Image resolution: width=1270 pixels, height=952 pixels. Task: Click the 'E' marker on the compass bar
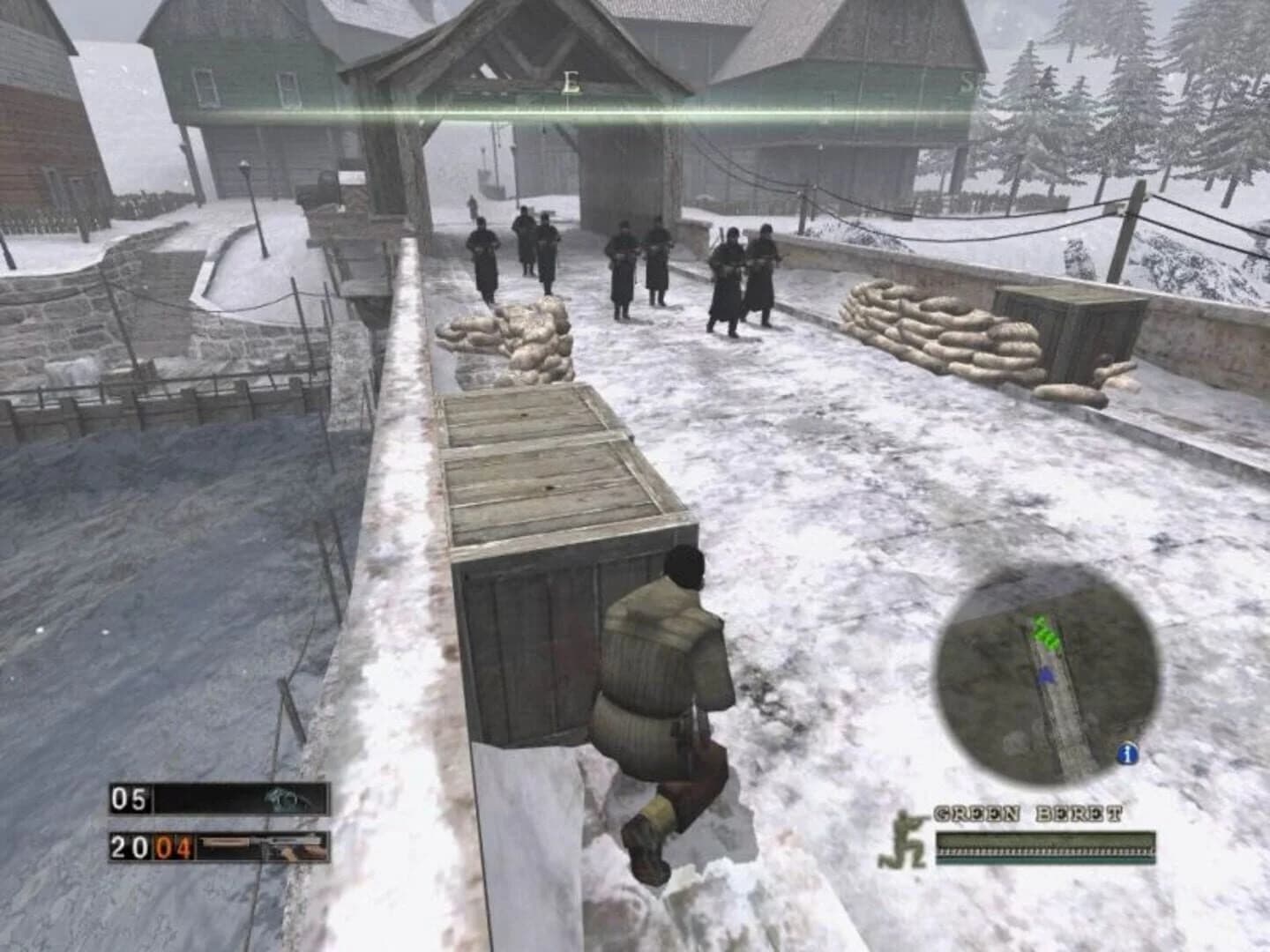570,82
